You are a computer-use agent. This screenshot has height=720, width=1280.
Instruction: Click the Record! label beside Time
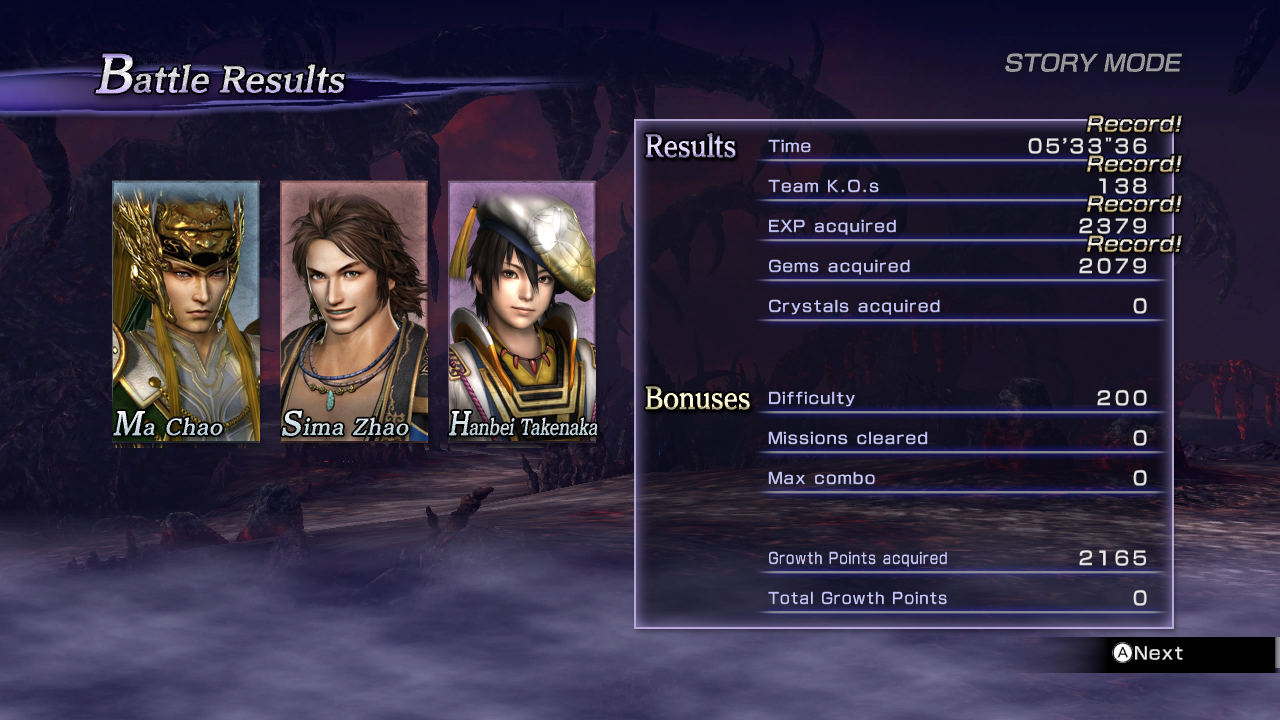1134,124
